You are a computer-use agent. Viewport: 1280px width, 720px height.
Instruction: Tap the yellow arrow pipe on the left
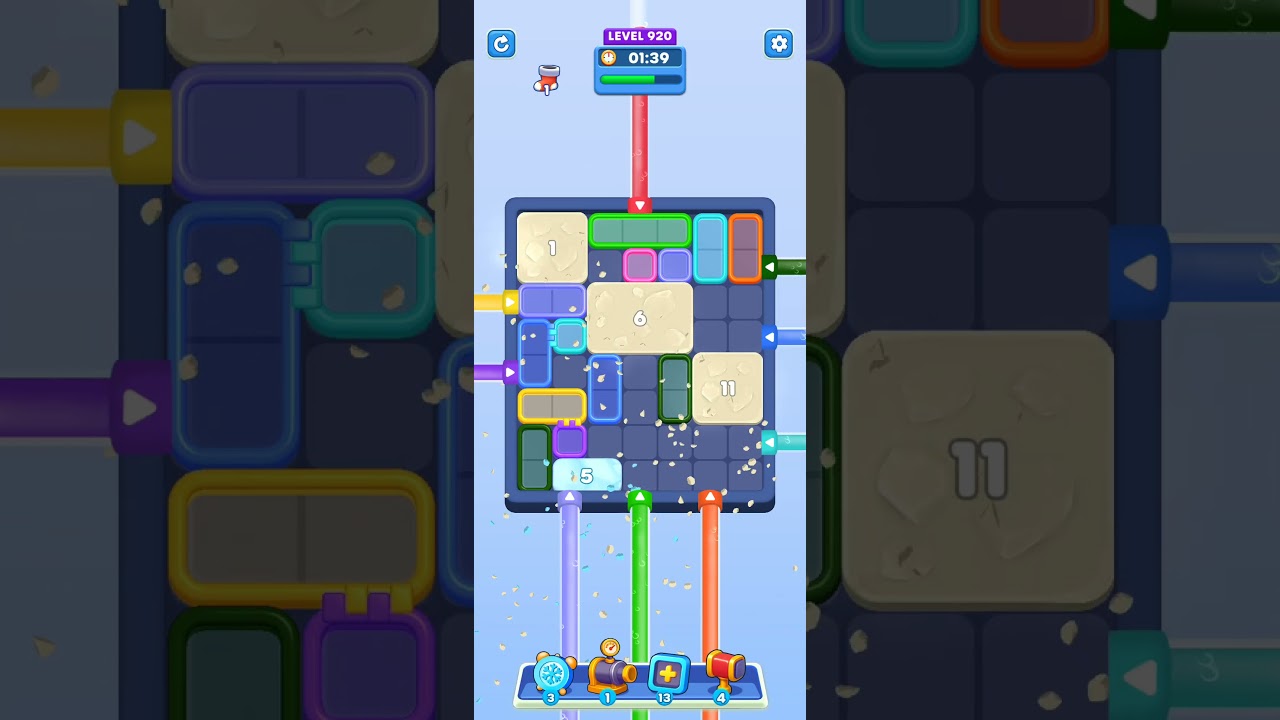click(x=512, y=300)
